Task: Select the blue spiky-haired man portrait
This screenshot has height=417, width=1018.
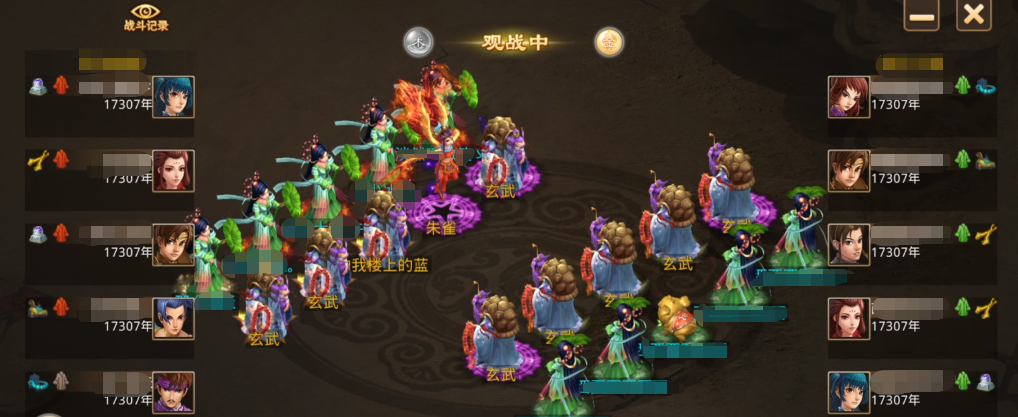Action: click(173, 319)
